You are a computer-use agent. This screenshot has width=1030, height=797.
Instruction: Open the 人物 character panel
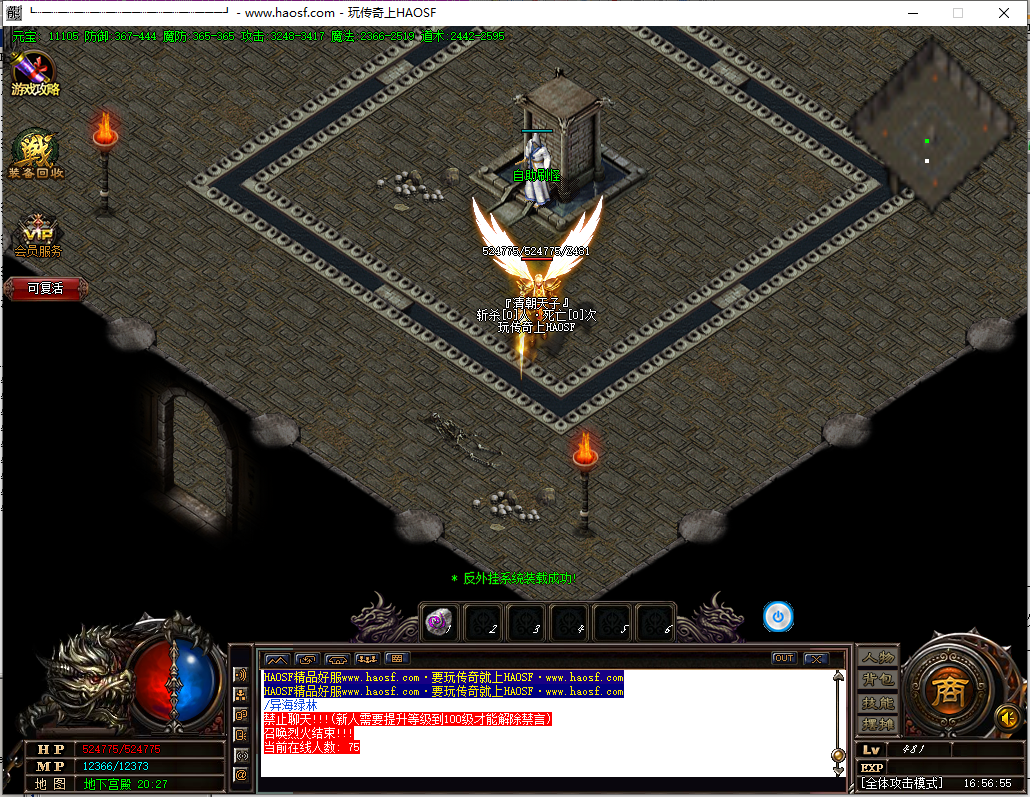[877, 657]
